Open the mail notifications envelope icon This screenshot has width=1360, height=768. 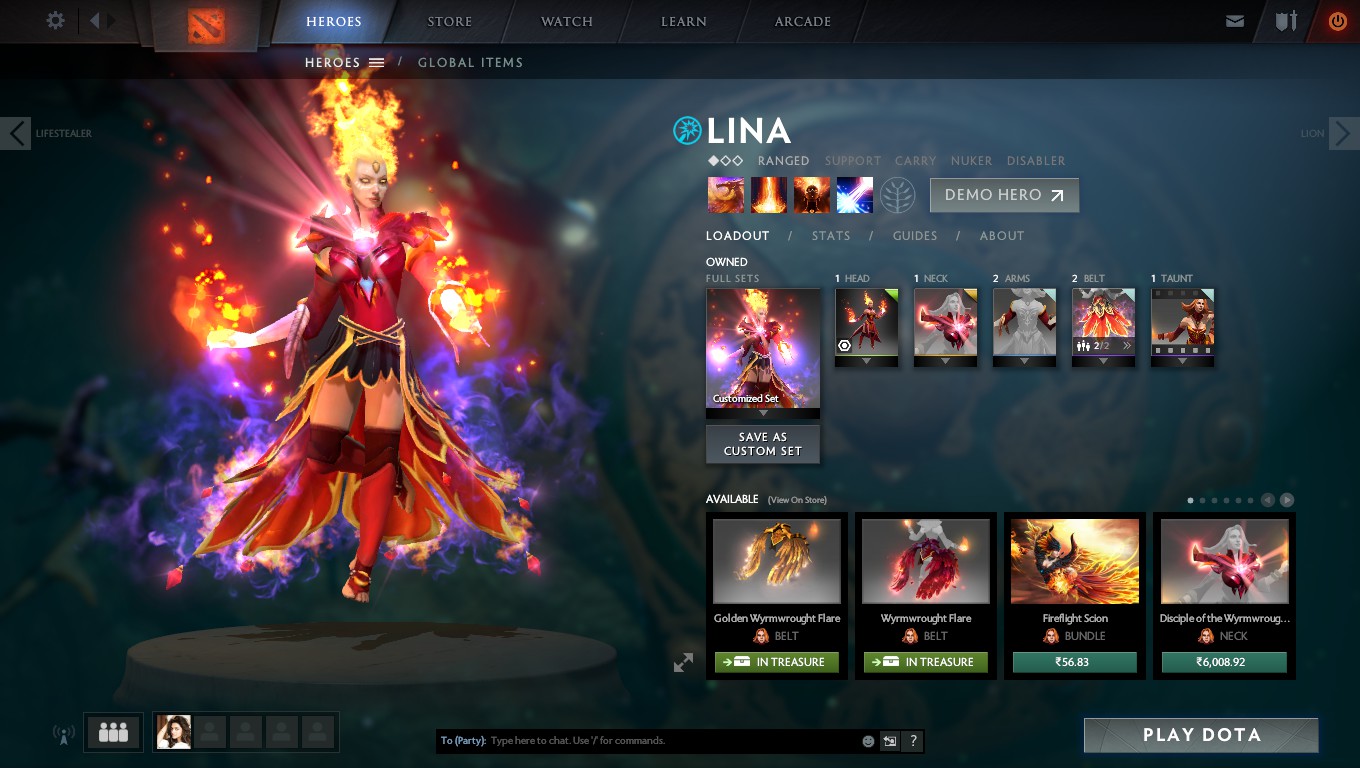tap(1234, 20)
